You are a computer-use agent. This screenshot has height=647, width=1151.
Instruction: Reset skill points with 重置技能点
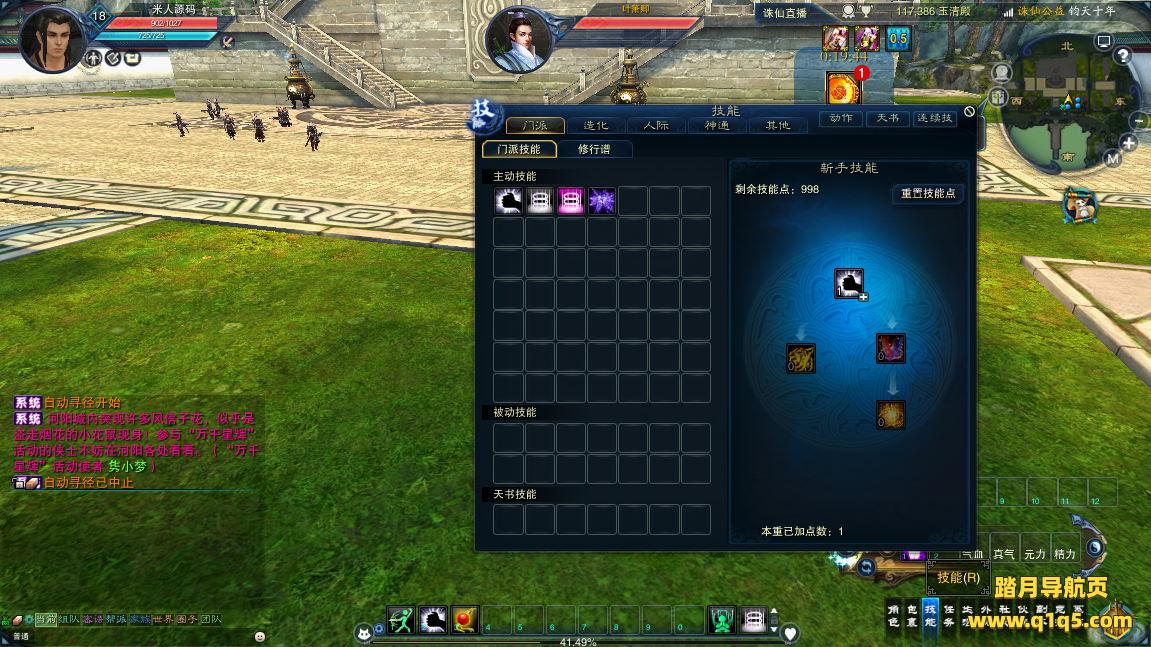click(x=928, y=194)
